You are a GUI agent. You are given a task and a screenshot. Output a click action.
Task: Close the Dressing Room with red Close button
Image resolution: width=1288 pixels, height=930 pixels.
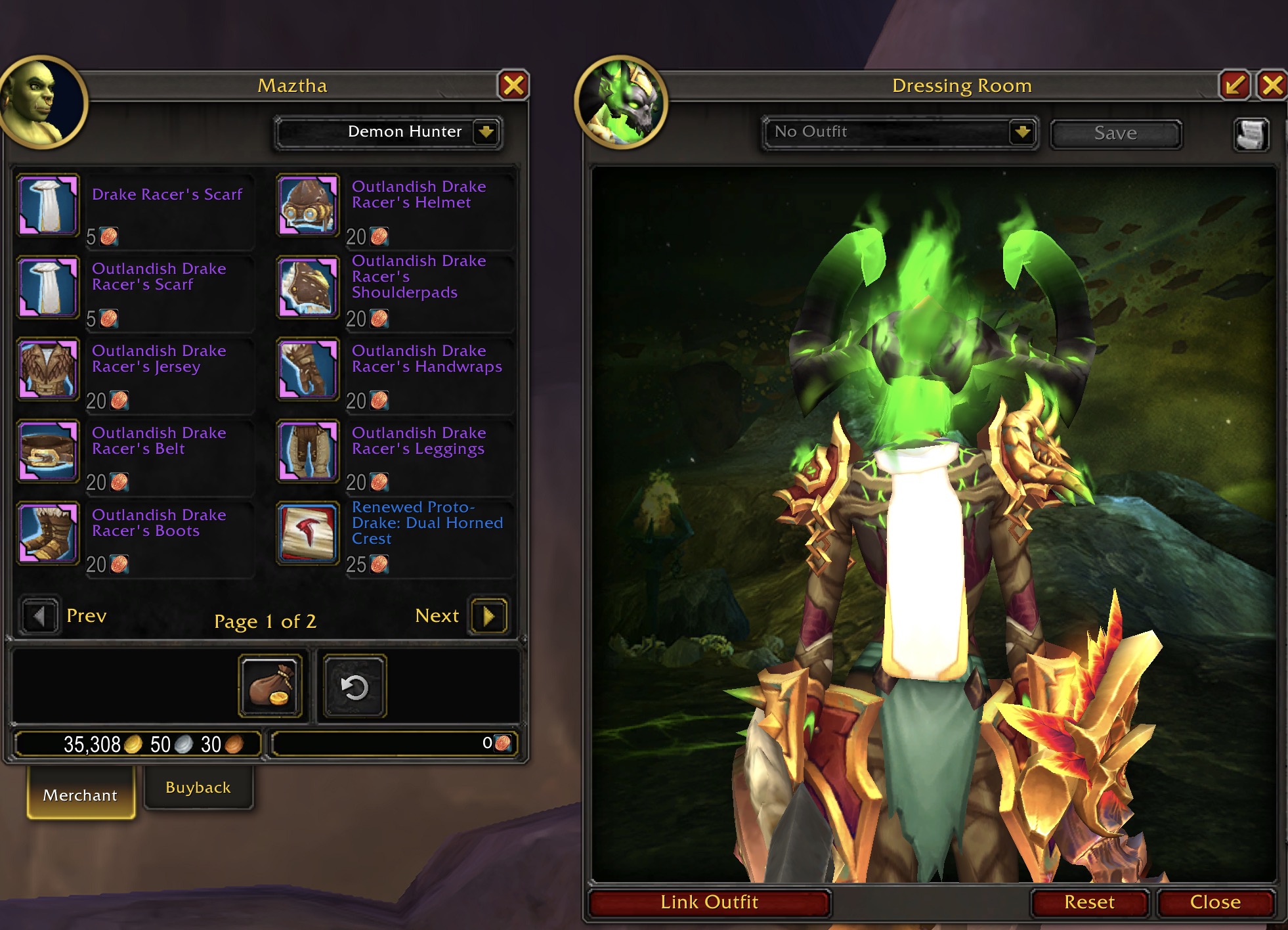pyautogui.click(x=1215, y=902)
